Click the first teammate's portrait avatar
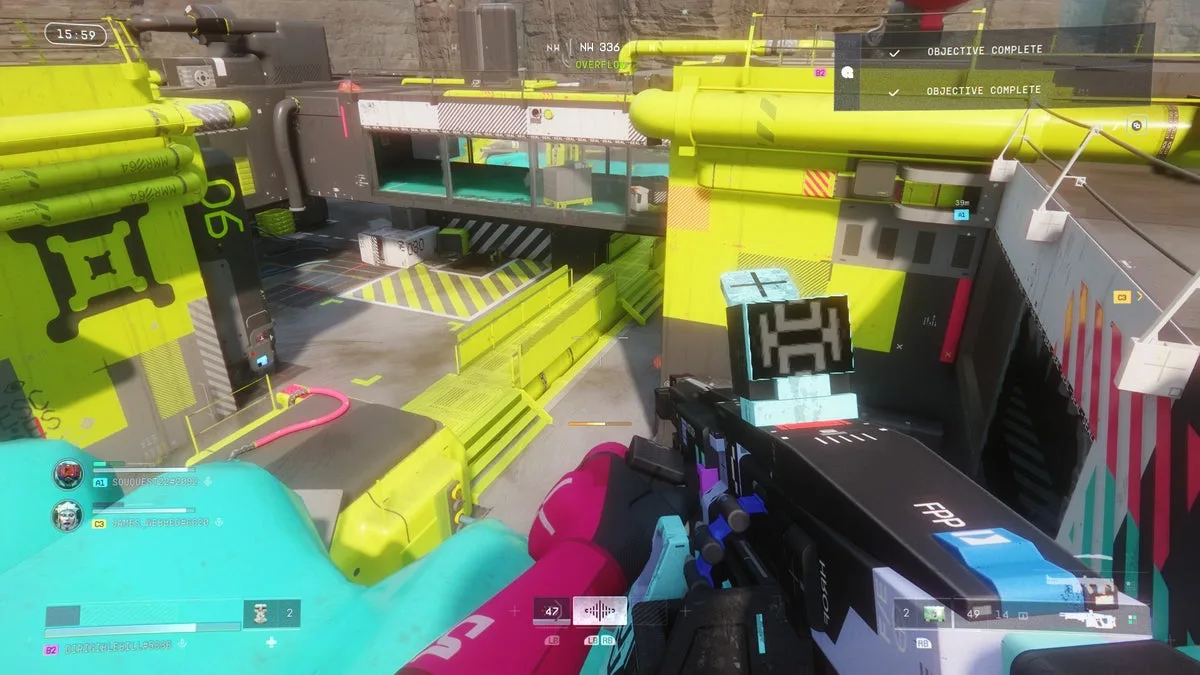1200x675 pixels. (x=68, y=474)
